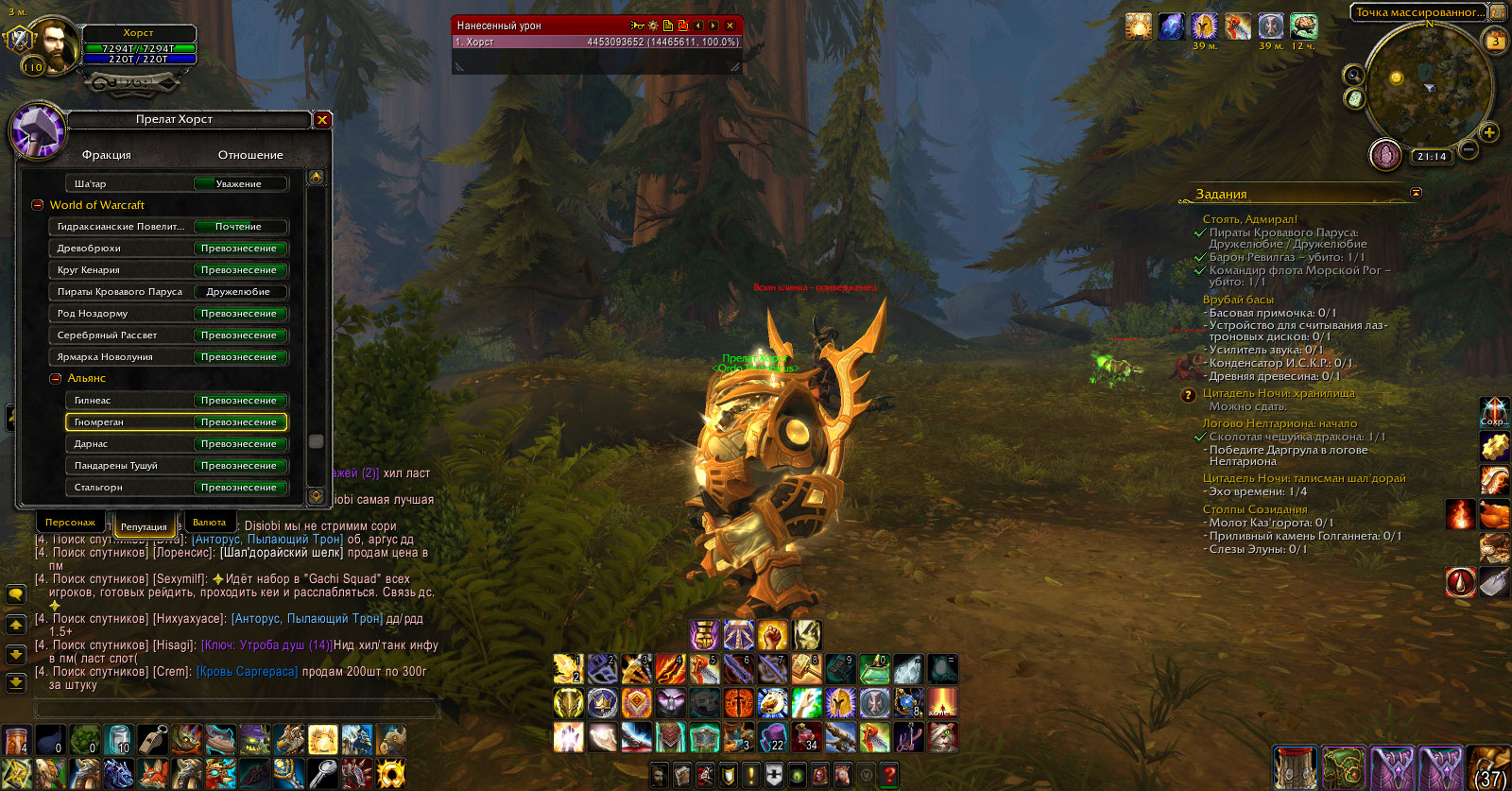Viewport: 1512px width, 791px height.
Task: Select the Пираты Кровавого Паруса faction row
Action: [168, 292]
